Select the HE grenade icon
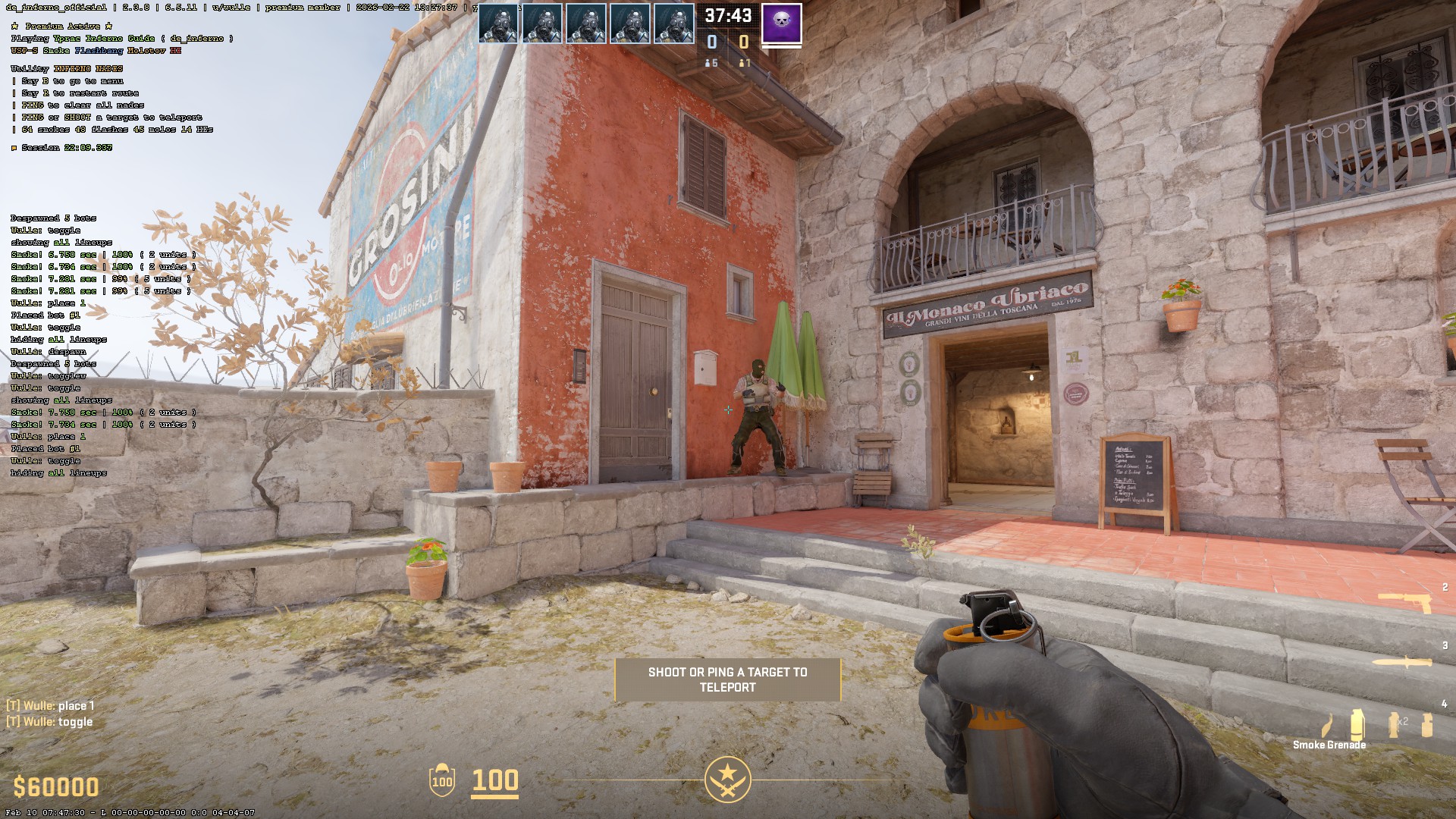Viewport: 1456px width, 819px height. click(1426, 725)
